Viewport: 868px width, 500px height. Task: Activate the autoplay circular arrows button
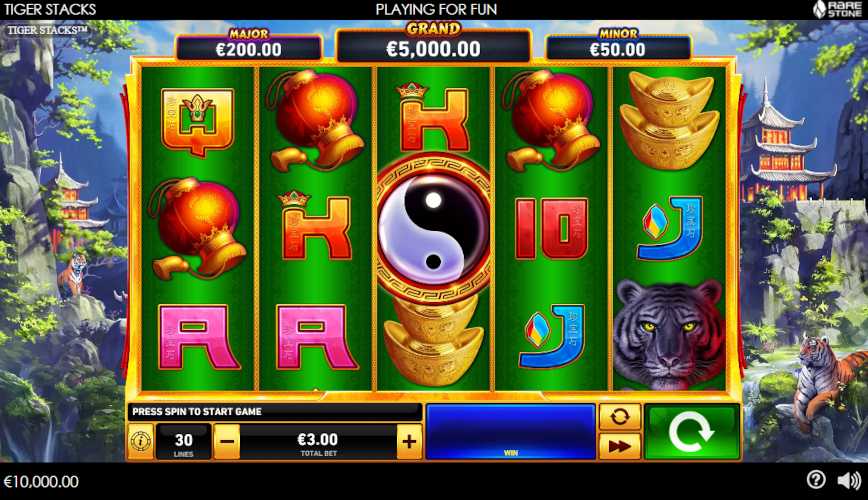point(619,417)
